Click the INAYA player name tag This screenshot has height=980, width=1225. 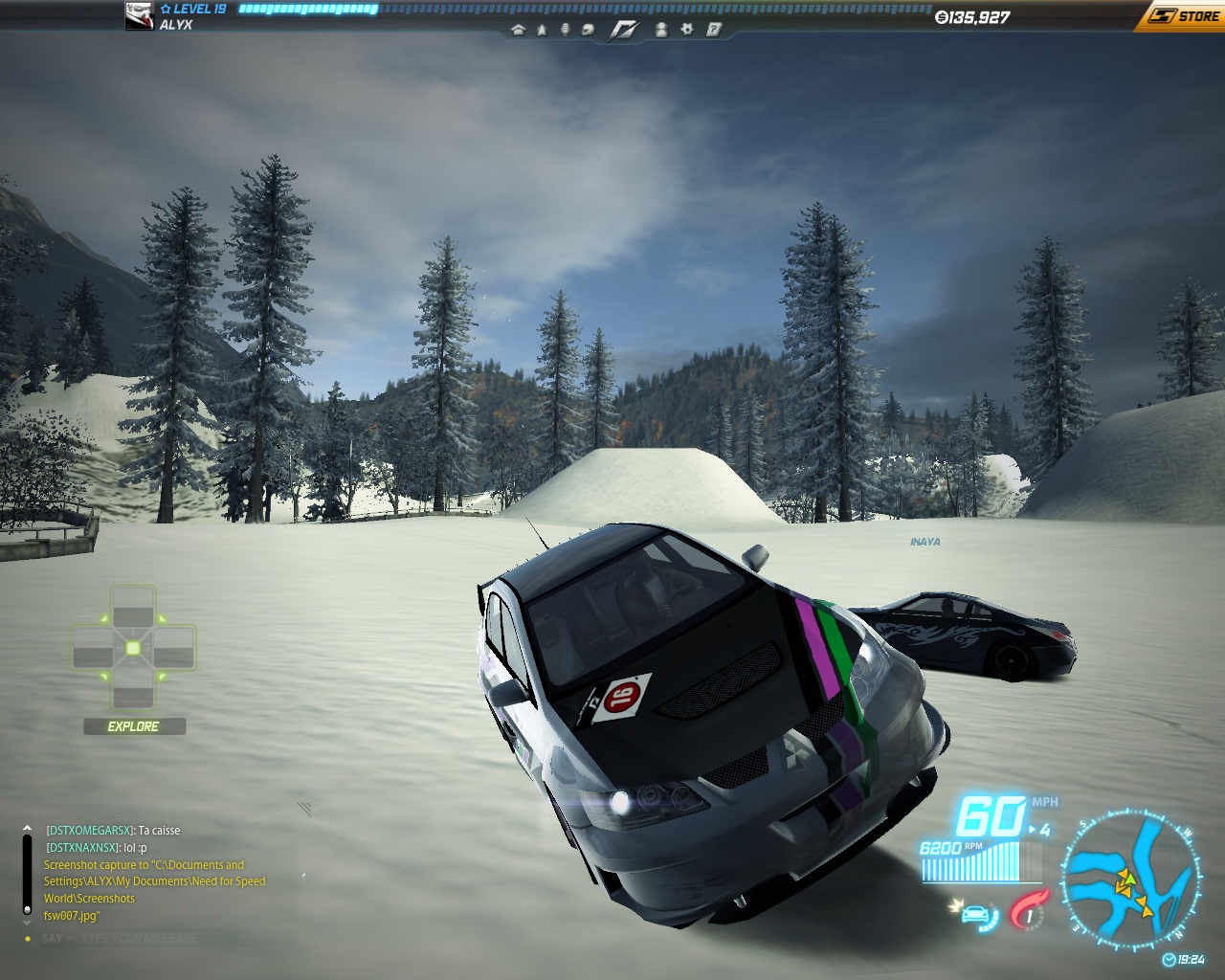(924, 542)
